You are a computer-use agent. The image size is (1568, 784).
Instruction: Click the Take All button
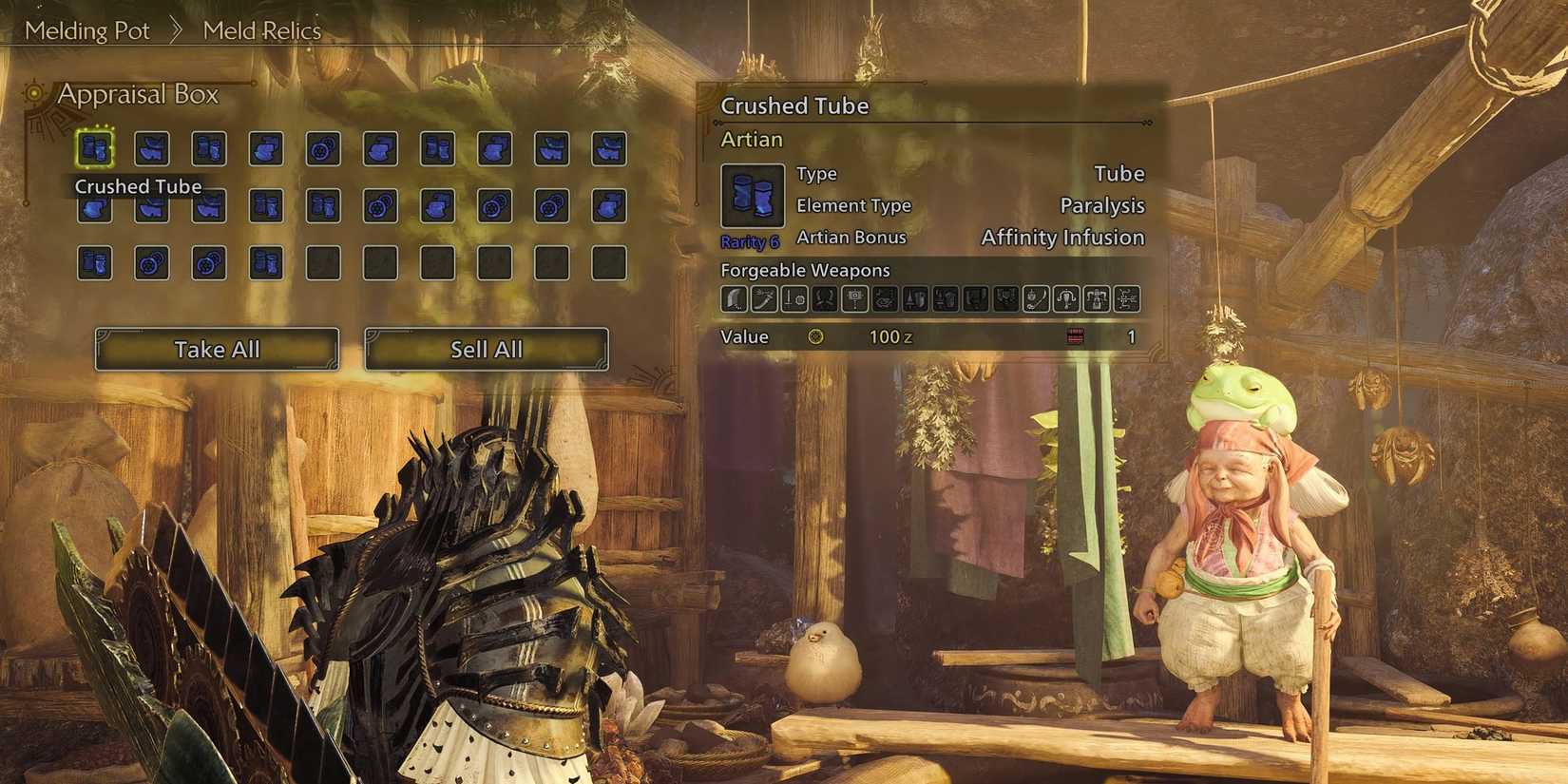click(217, 349)
